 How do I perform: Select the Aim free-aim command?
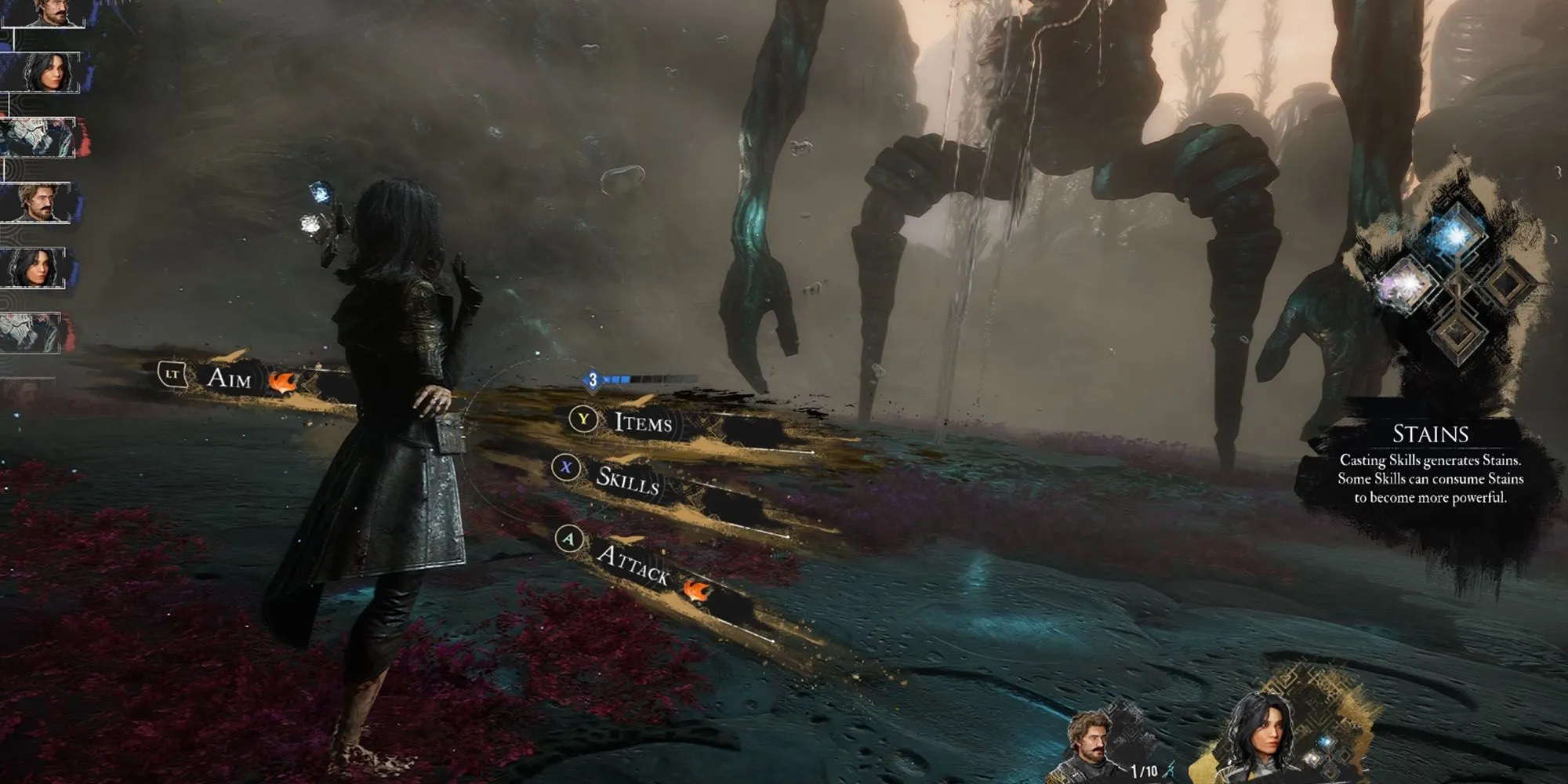tap(228, 379)
